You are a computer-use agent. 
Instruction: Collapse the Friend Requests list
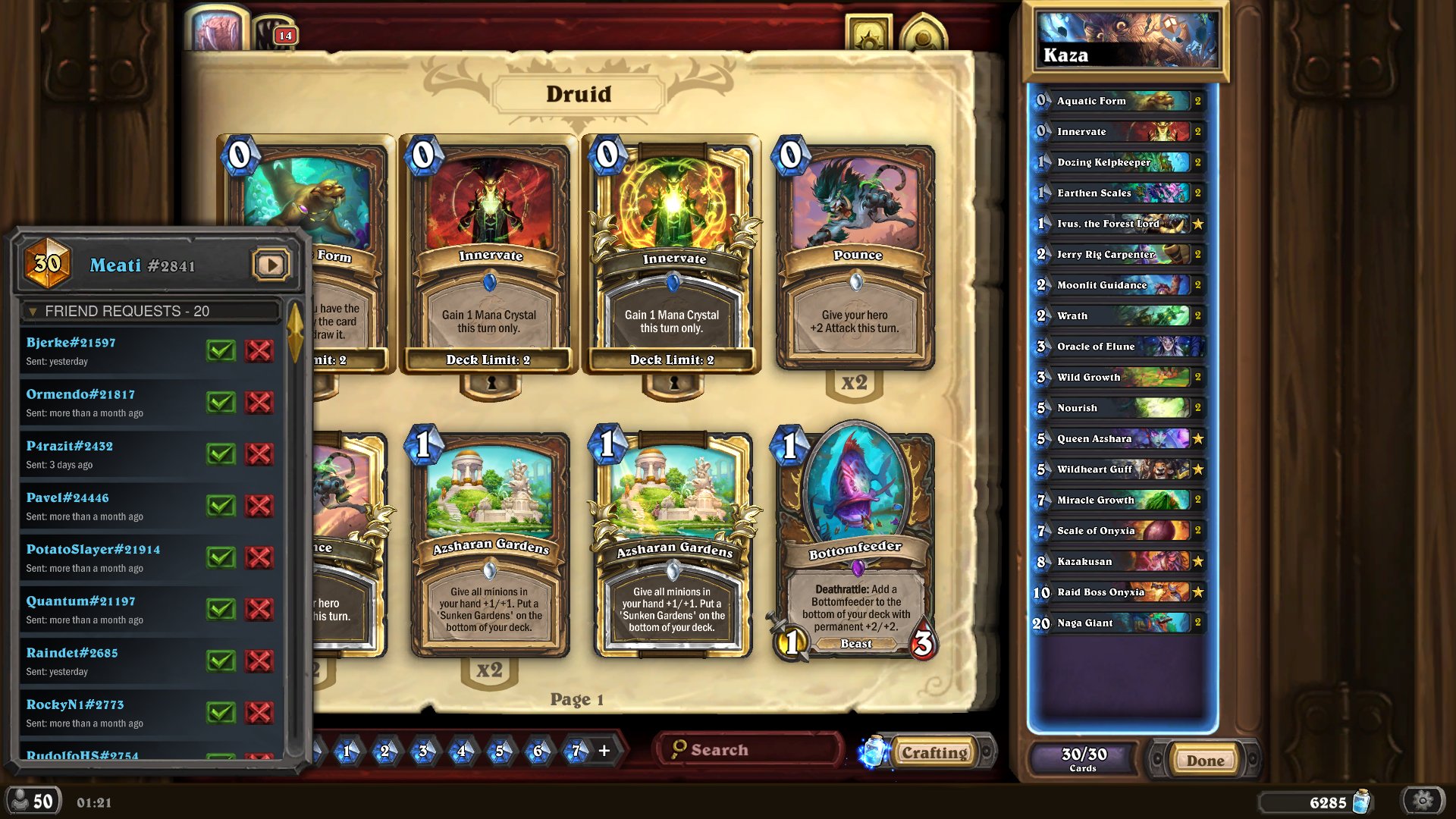point(33,312)
